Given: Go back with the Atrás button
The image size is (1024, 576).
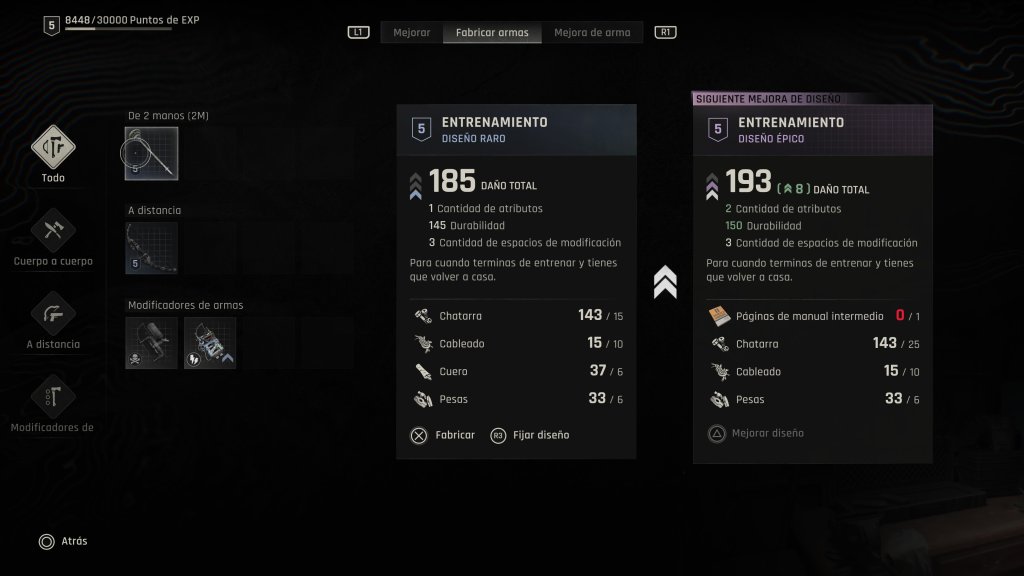Looking at the screenshot, I should 62,541.
